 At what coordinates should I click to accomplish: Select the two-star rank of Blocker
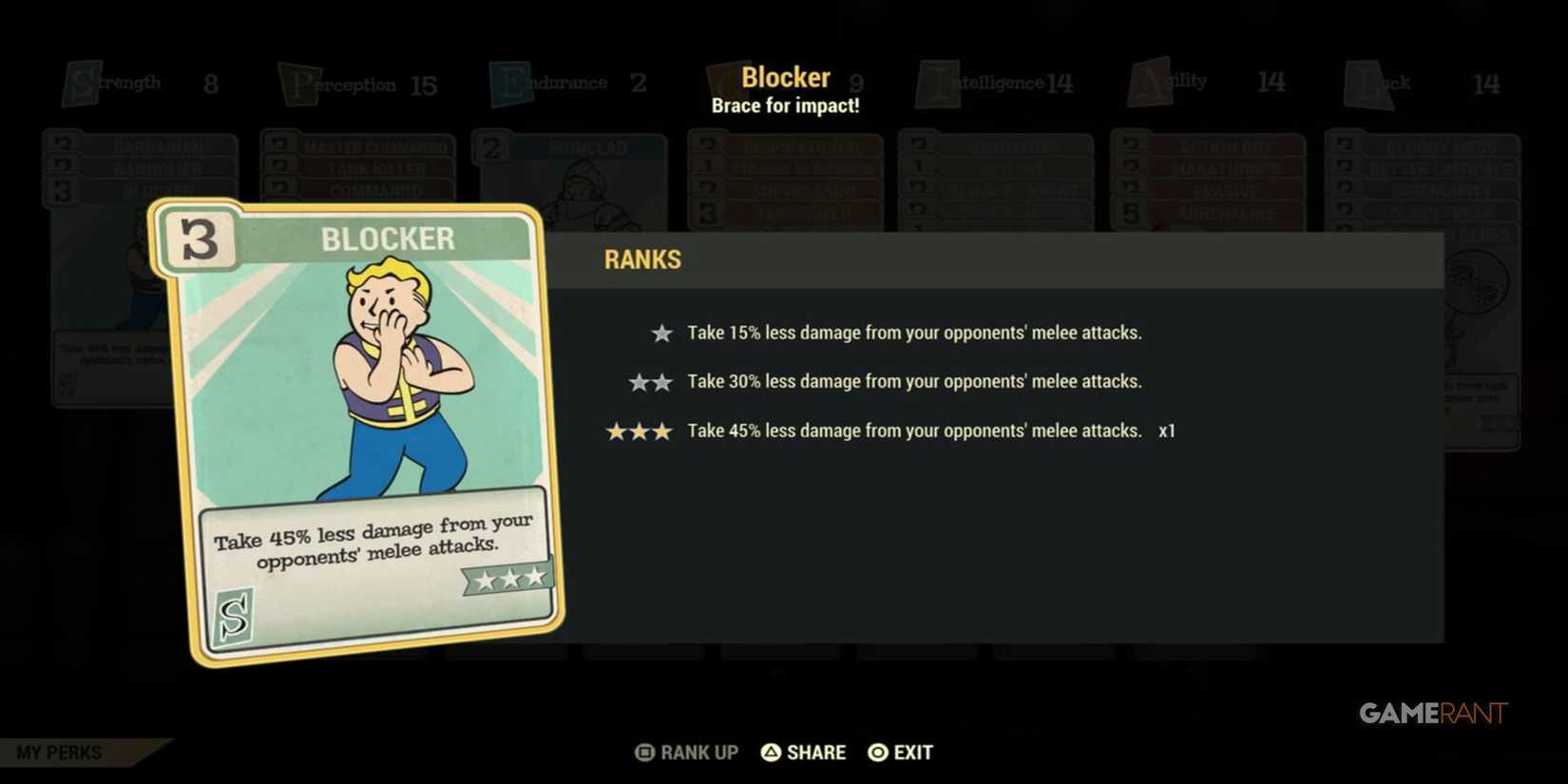click(649, 381)
